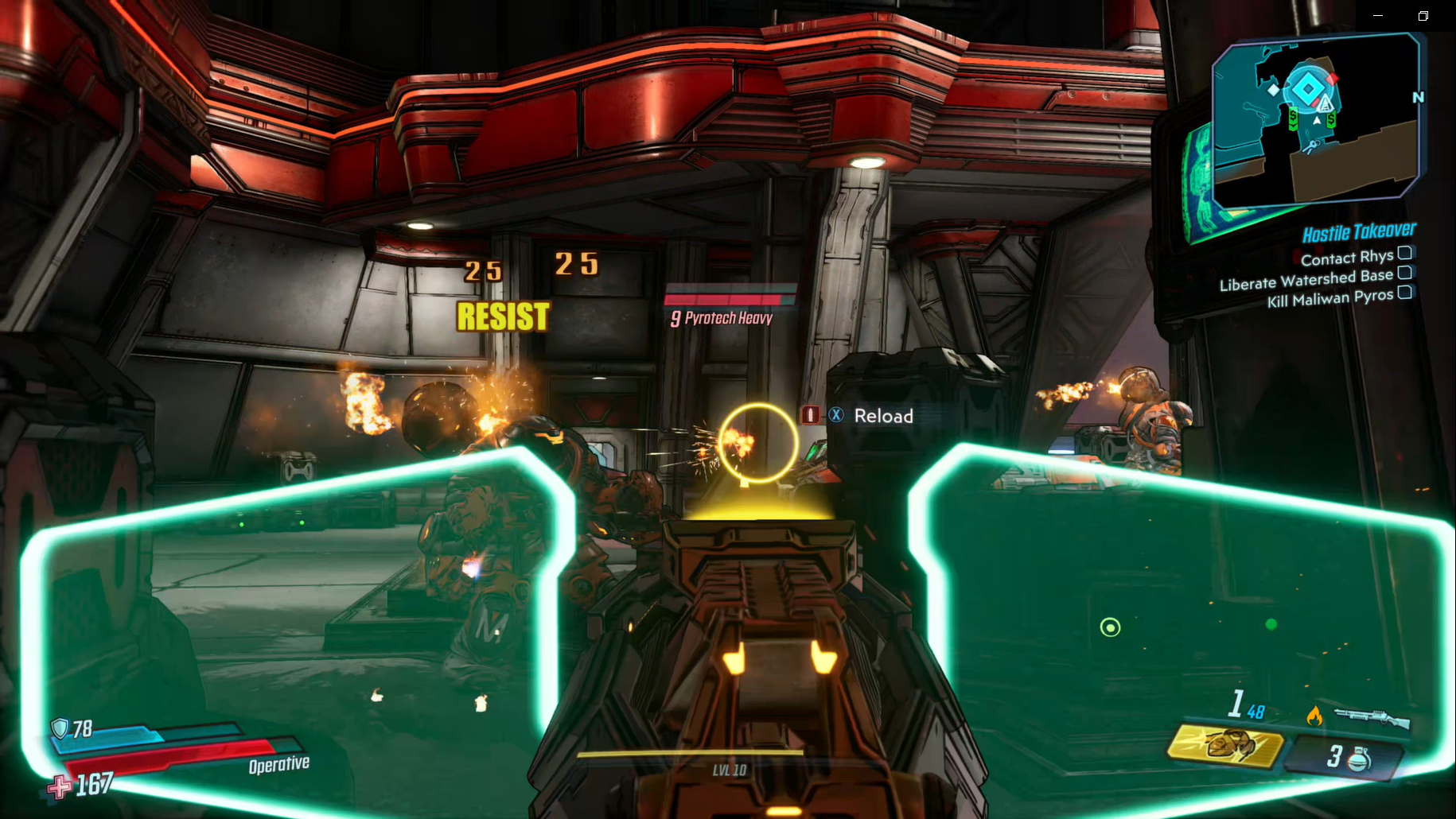
Task: Restore down the game window
Action: click(x=1423, y=15)
